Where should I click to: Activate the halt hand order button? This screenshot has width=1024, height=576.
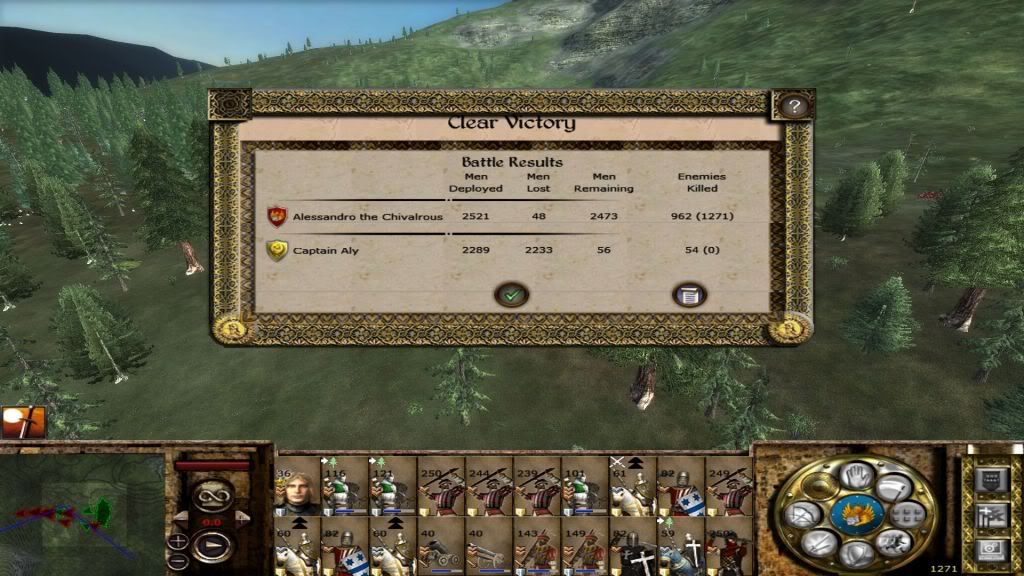855,474
